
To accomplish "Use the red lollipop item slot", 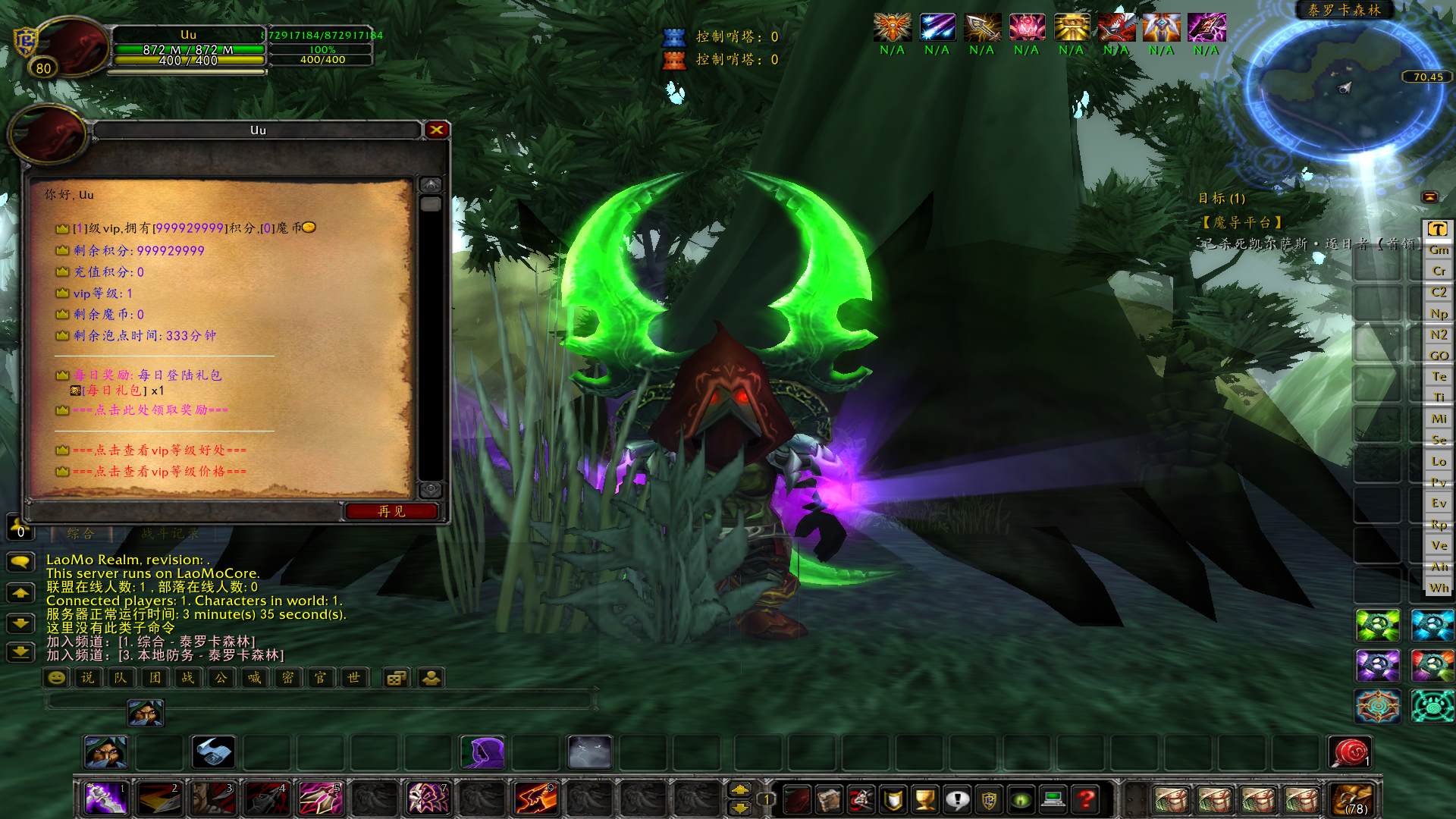I will coord(1350,752).
